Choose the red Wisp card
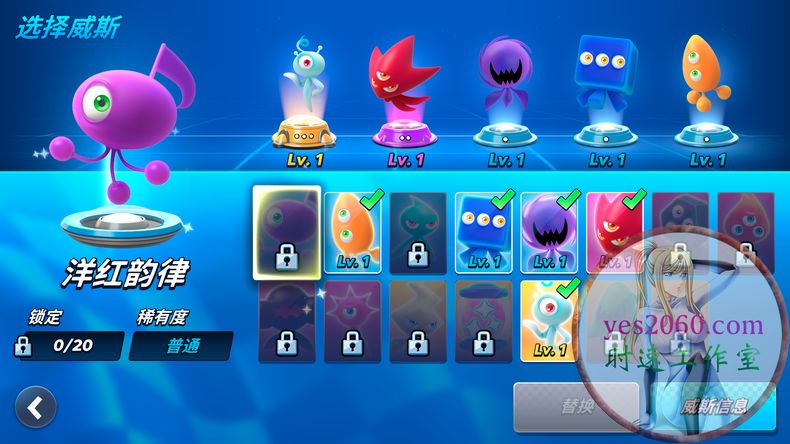Image resolution: width=790 pixels, height=444 pixels. [x=615, y=232]
